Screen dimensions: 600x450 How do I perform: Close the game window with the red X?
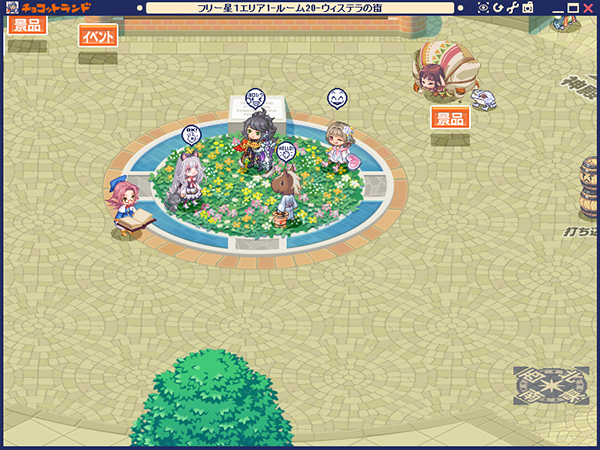tap(589, 8)
